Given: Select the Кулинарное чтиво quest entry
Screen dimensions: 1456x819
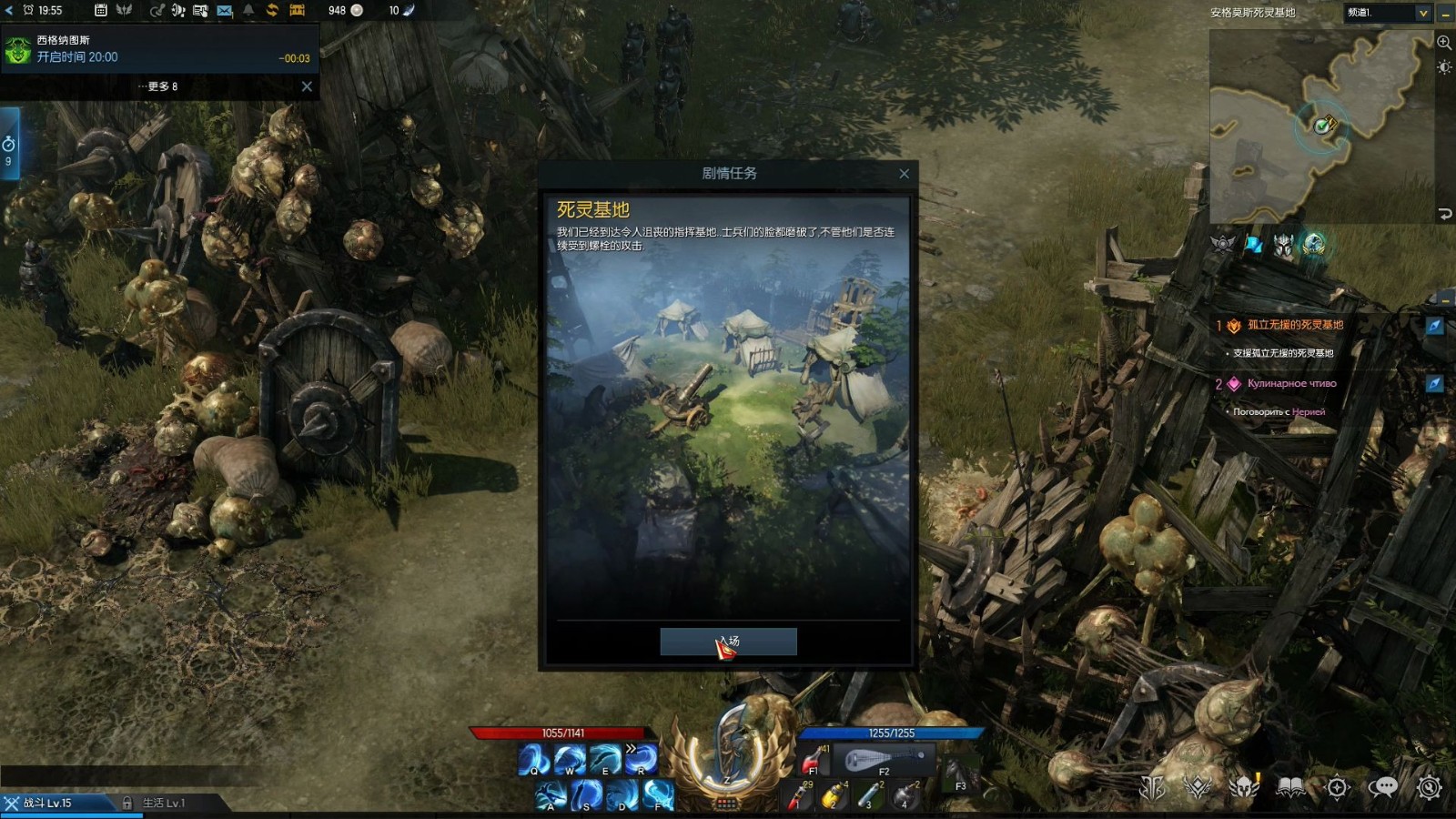Looking at the screenshot, I should pyautogui.click(x=1291, y=384).
